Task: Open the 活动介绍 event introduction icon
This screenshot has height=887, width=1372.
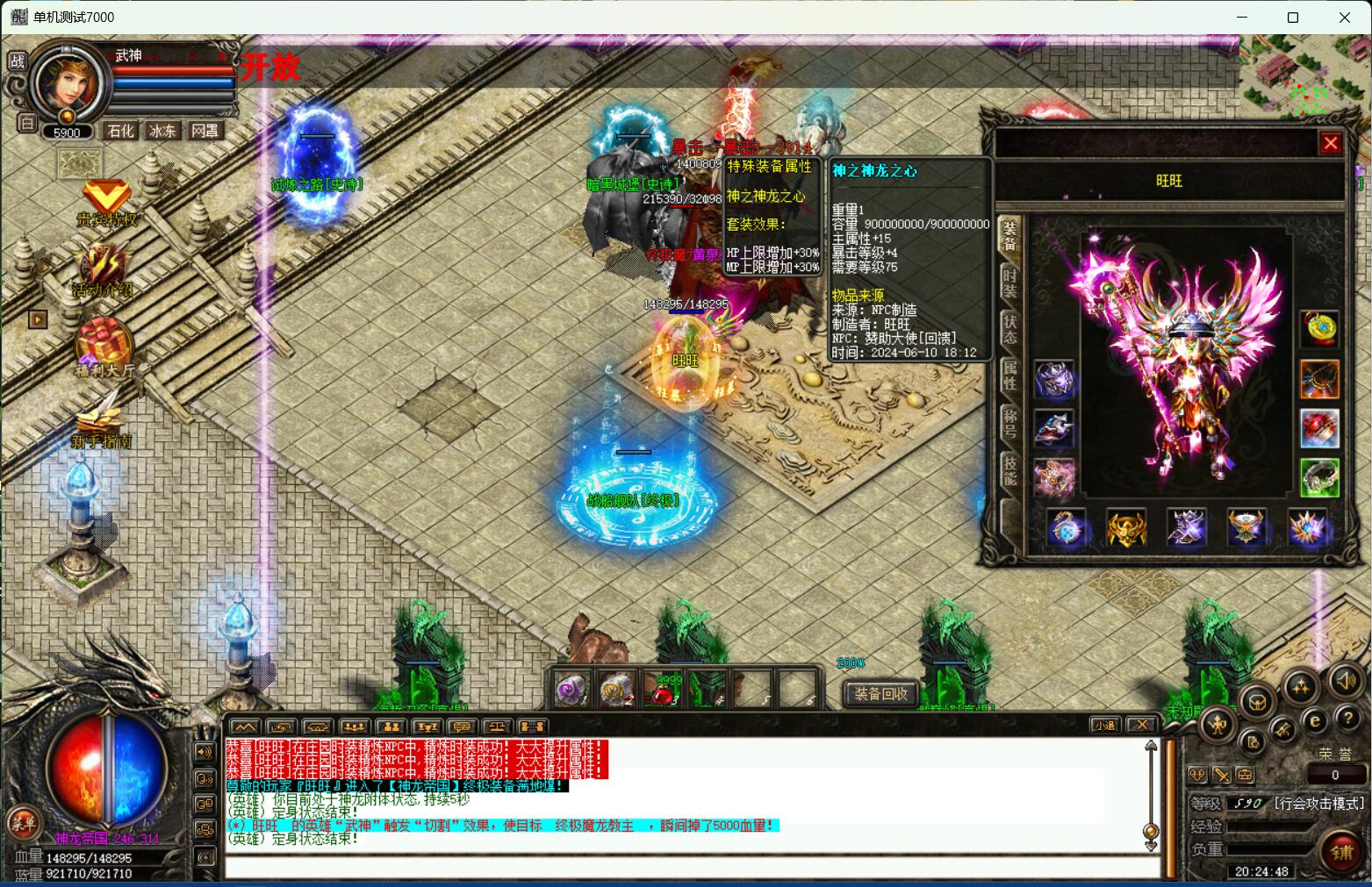Action: tap(104, 269)
